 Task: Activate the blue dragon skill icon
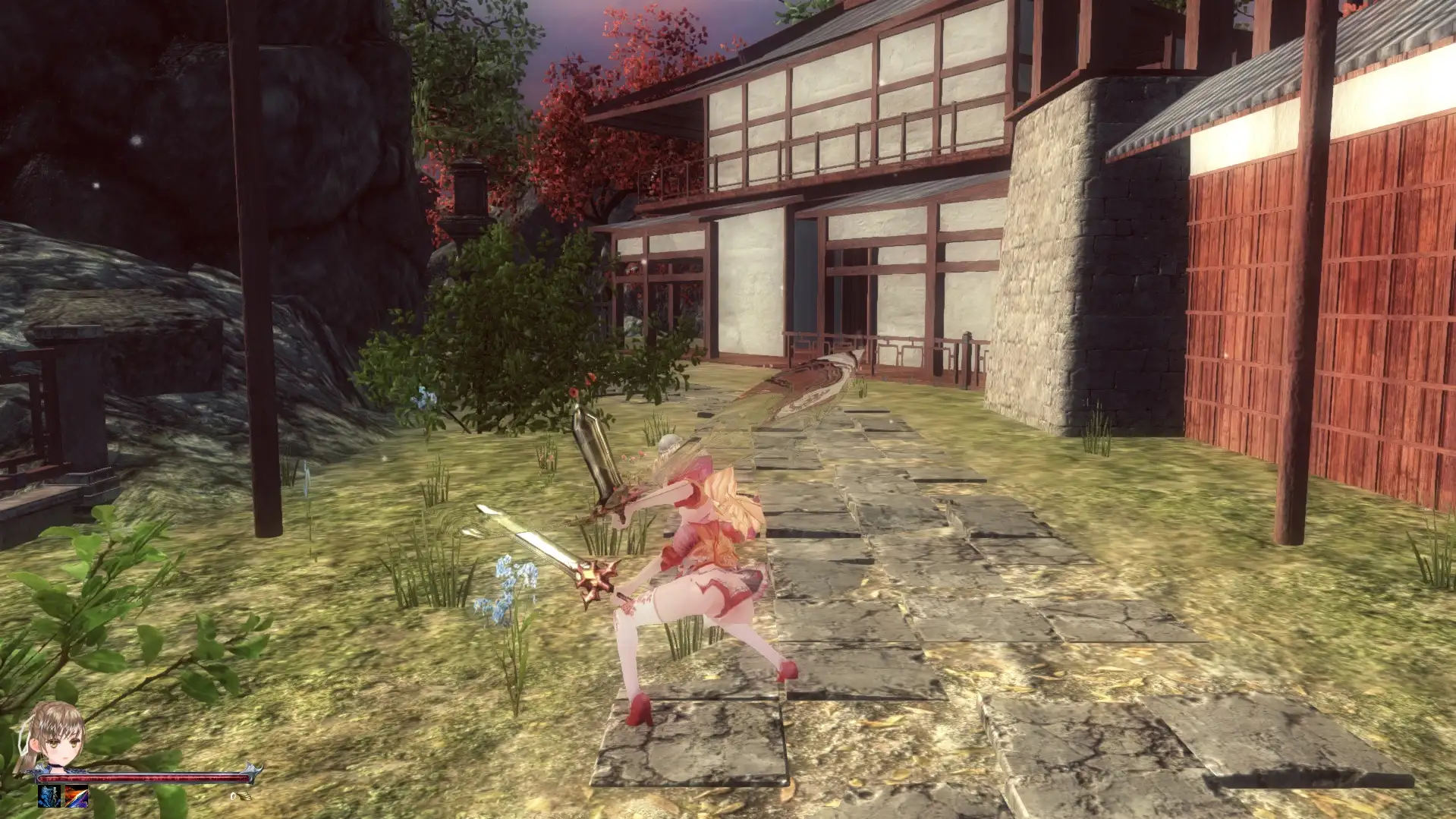pos(50,796)
